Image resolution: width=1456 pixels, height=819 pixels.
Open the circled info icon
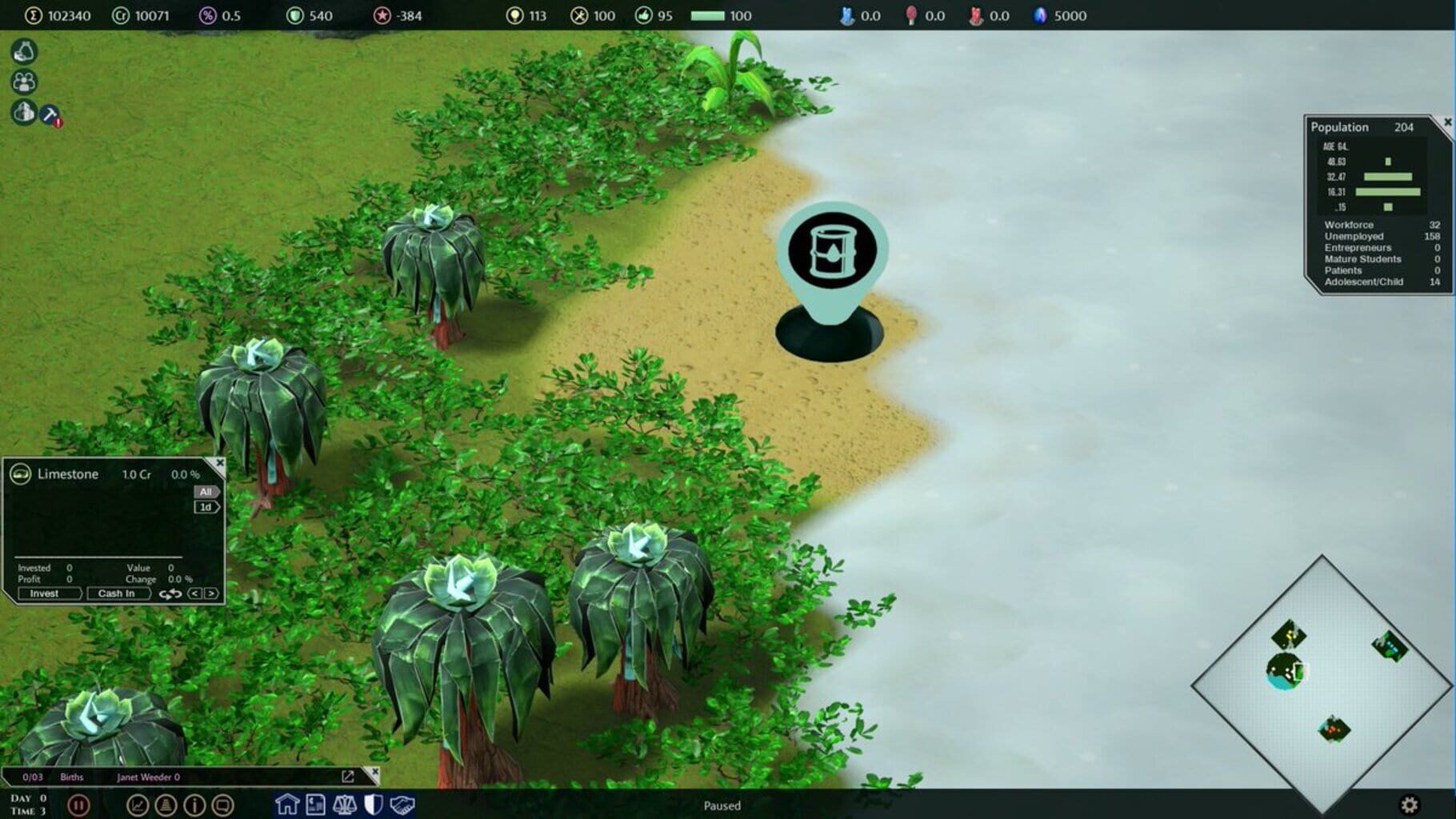pyautogui.click(x=194, y=805)
